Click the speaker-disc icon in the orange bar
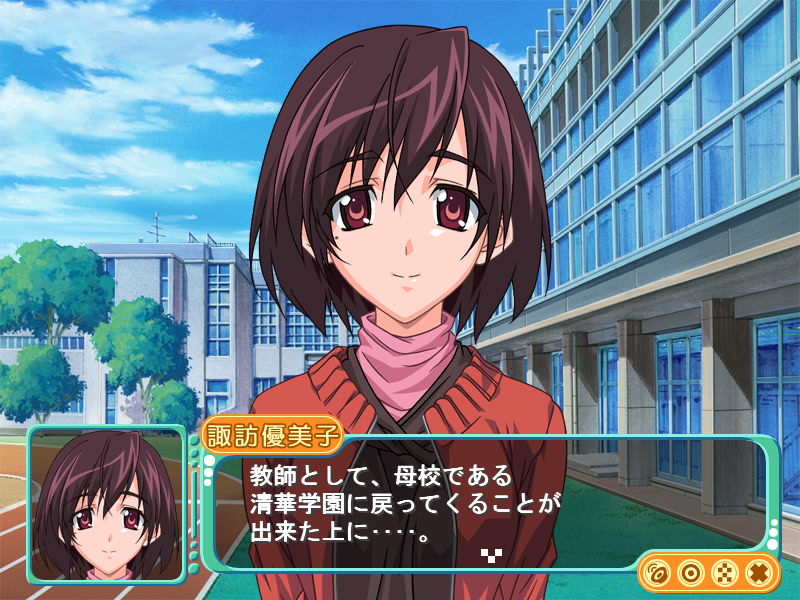The image size is (800, 600). pyautogui.click(x=657, y=573)
